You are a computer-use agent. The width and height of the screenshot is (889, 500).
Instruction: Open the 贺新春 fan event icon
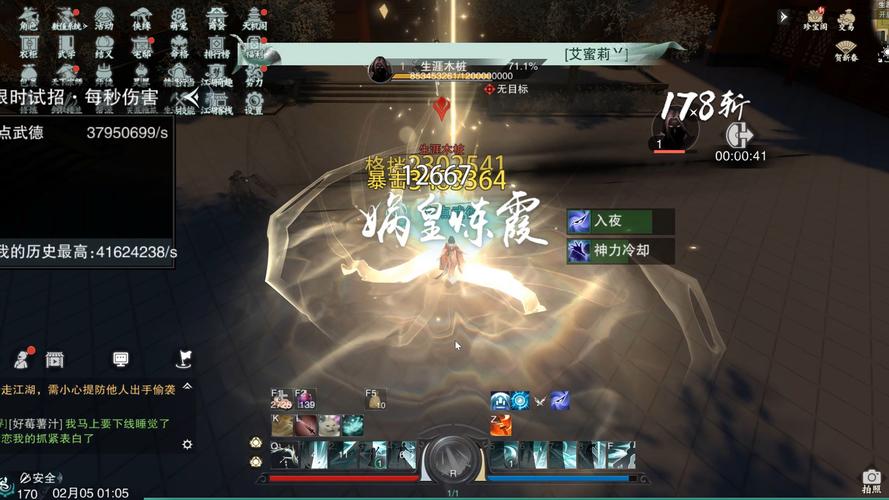point(847,50)
